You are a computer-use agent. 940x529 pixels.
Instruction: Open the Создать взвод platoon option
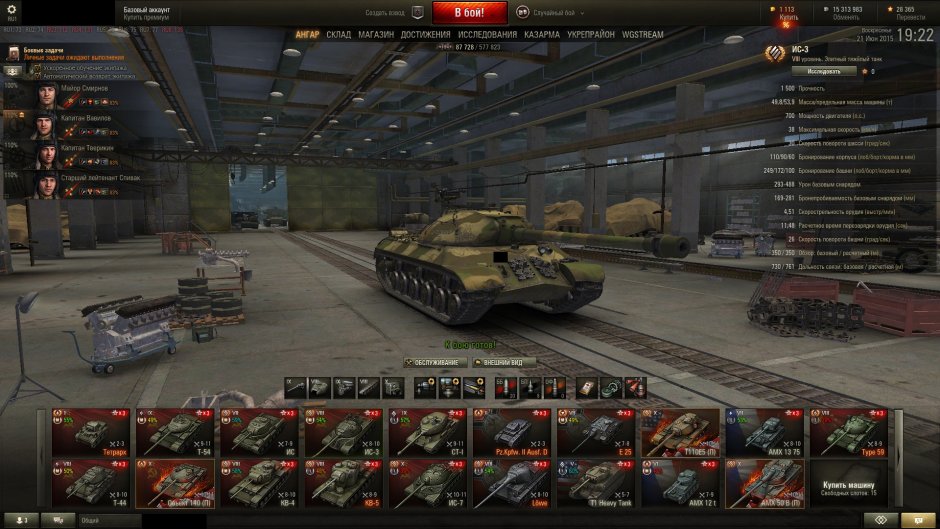[x=384, y=13]
